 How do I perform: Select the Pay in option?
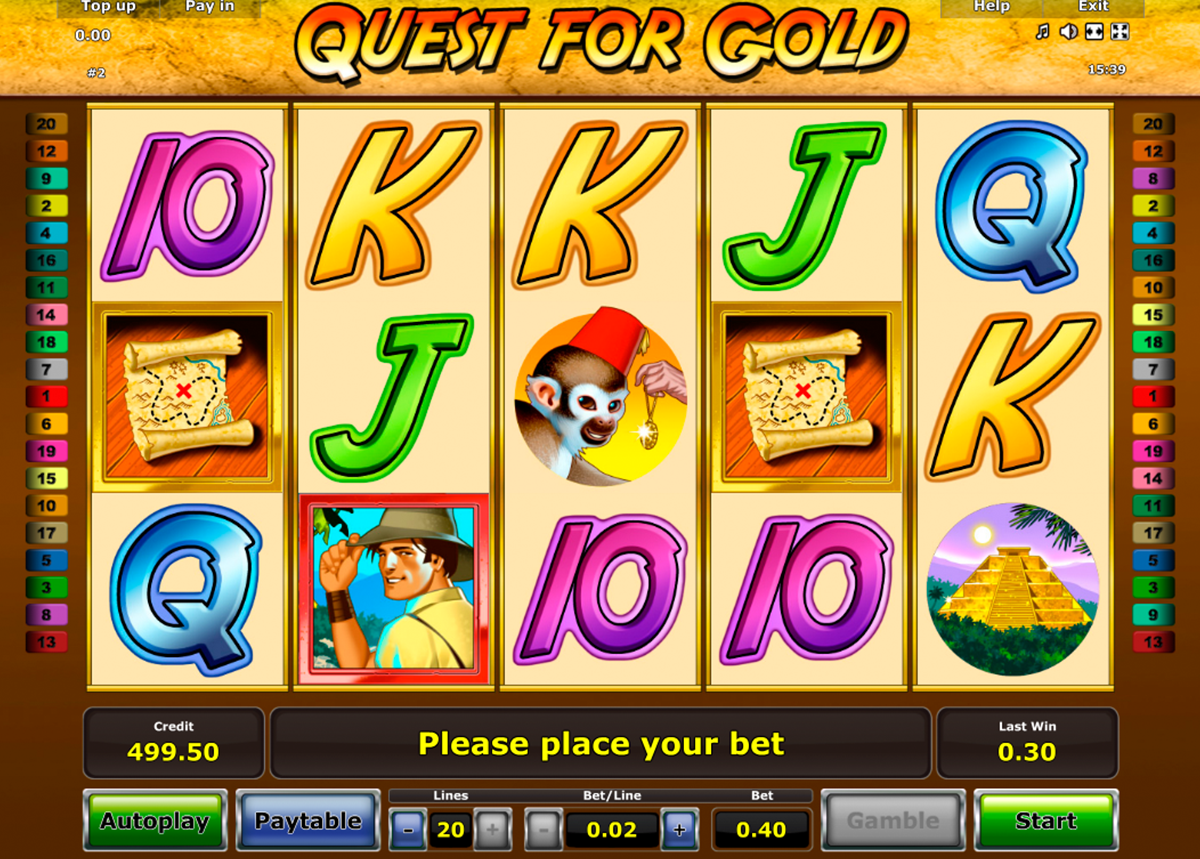point(210,7)
